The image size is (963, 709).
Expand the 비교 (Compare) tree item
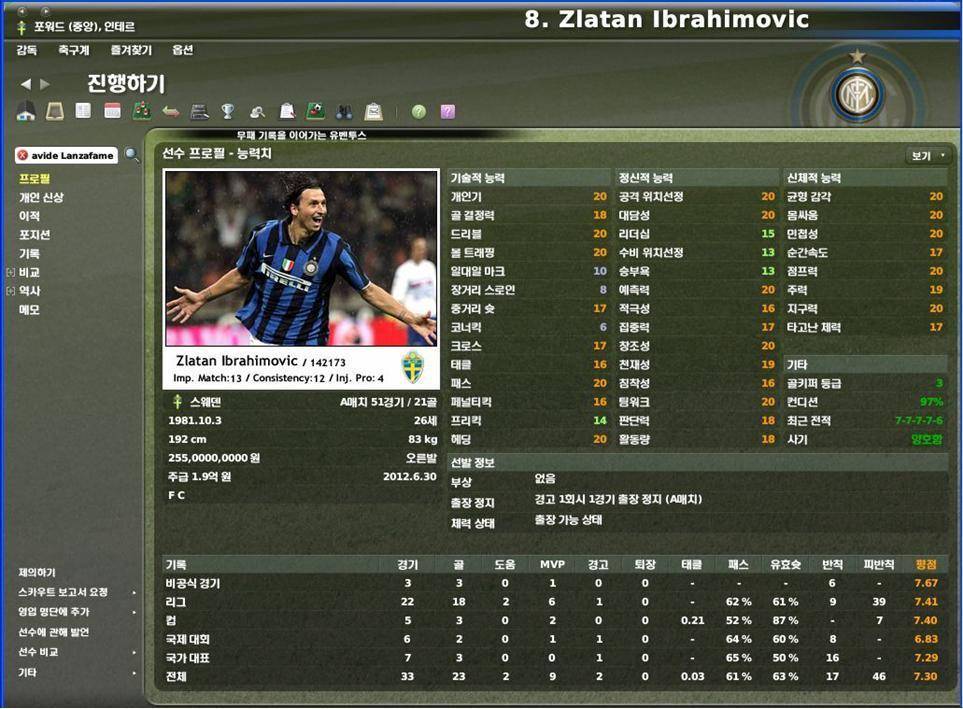coord(11,272)
